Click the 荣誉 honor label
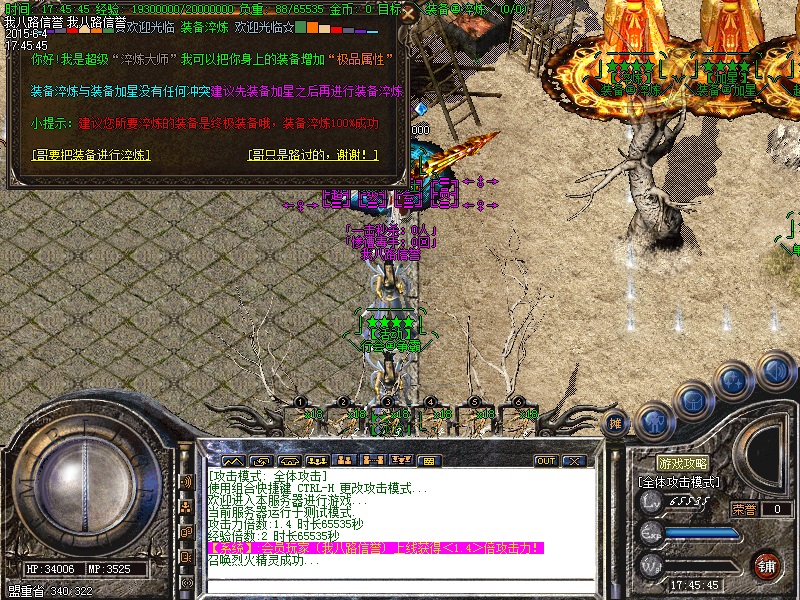The height and width of the screenshot is (600, 800). coord(744,509)
